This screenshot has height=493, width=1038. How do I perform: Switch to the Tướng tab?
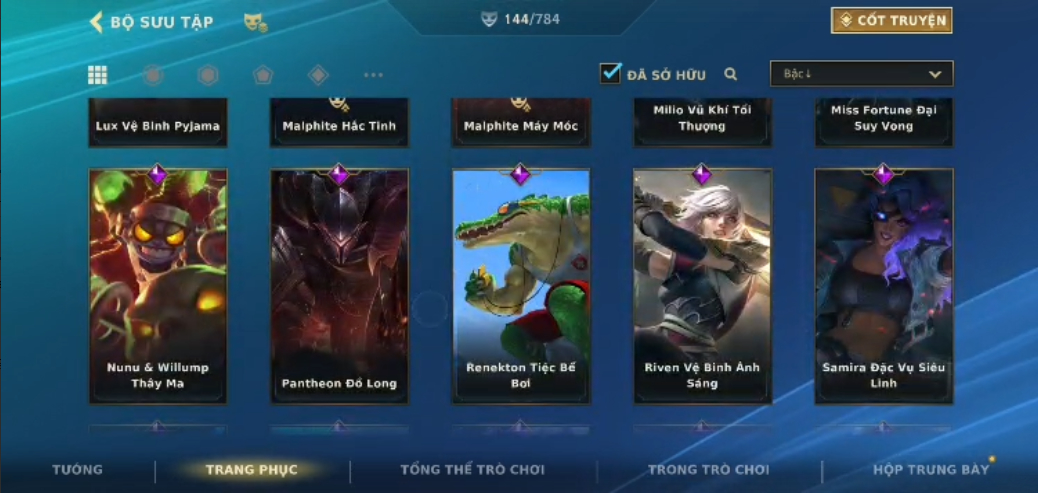coord(77,470)
